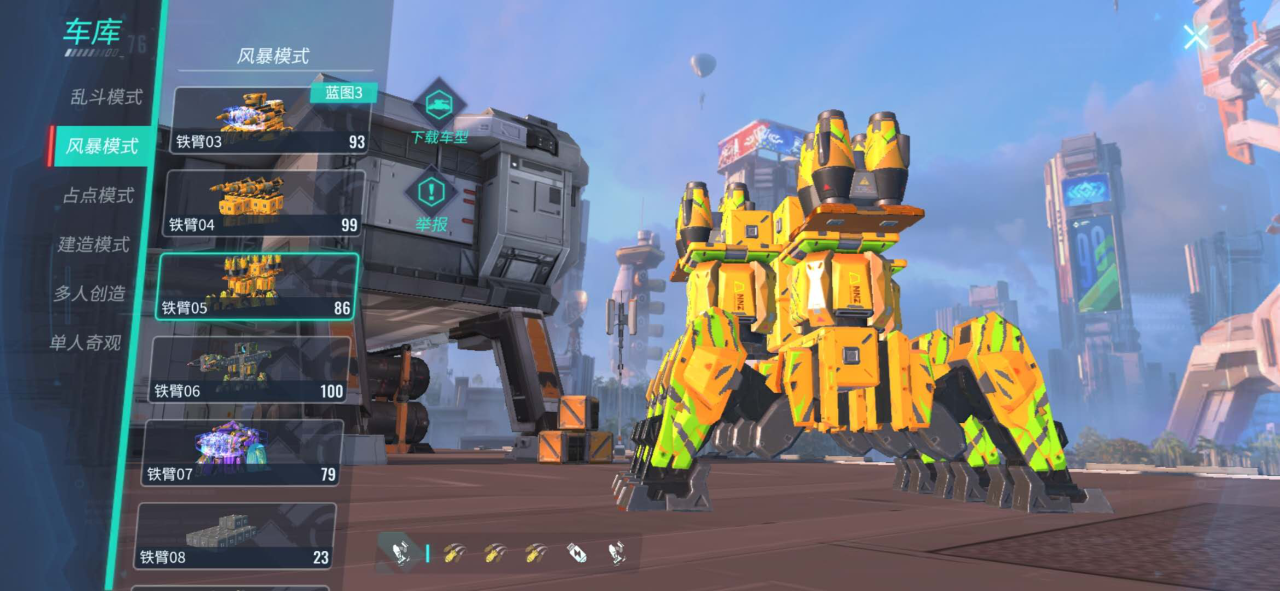
Task: Select the 铁臂07 vehicle card
Action: [x=243, y=452]
